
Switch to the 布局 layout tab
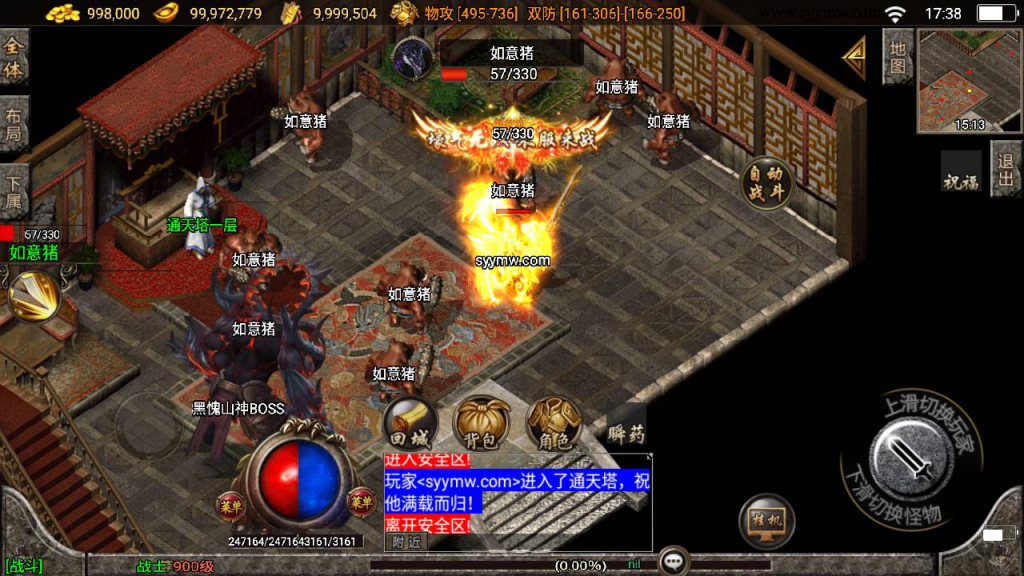pyautogui.click(x=13, y=124)
